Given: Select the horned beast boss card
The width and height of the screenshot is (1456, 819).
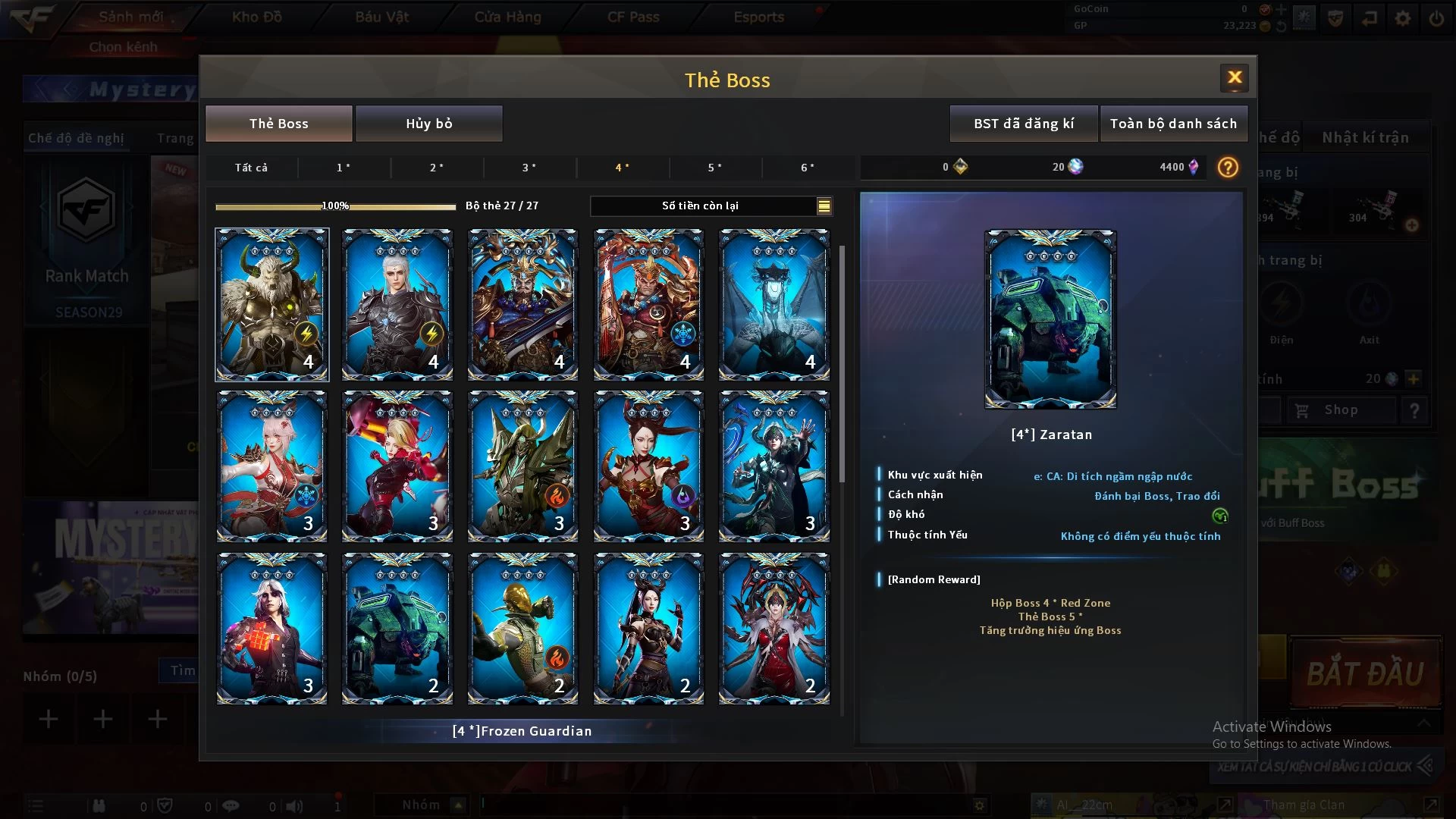Looking at the screenshot, I should (x=271, y=304).
